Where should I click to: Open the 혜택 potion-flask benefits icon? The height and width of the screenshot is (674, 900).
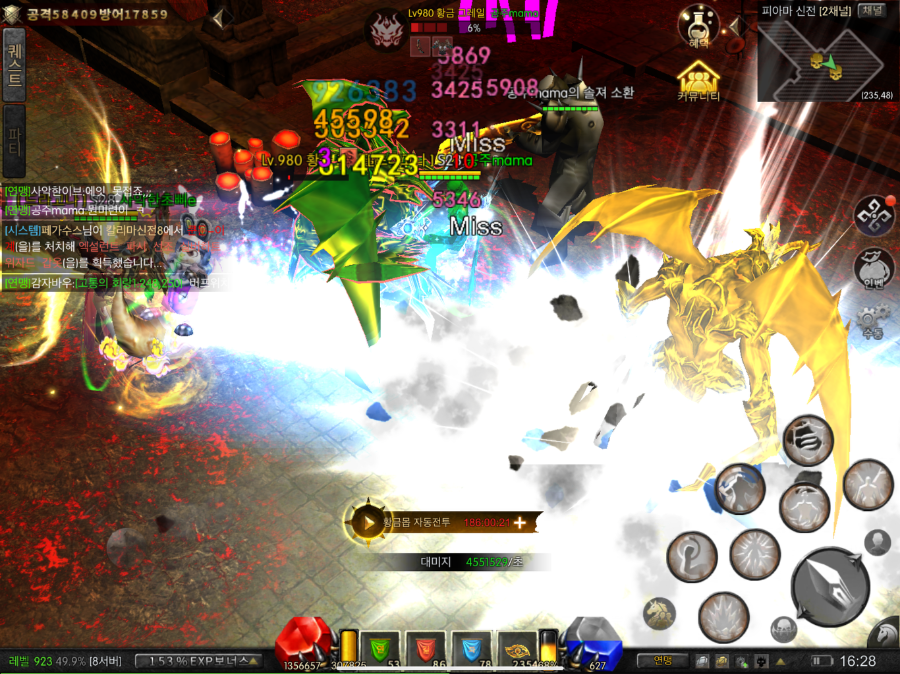point(699,25)
